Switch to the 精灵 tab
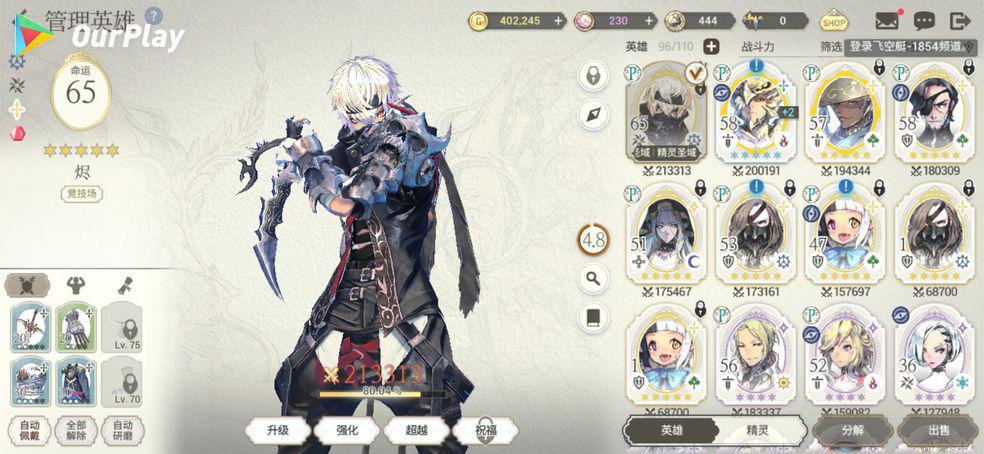 [x=759, y=431]
